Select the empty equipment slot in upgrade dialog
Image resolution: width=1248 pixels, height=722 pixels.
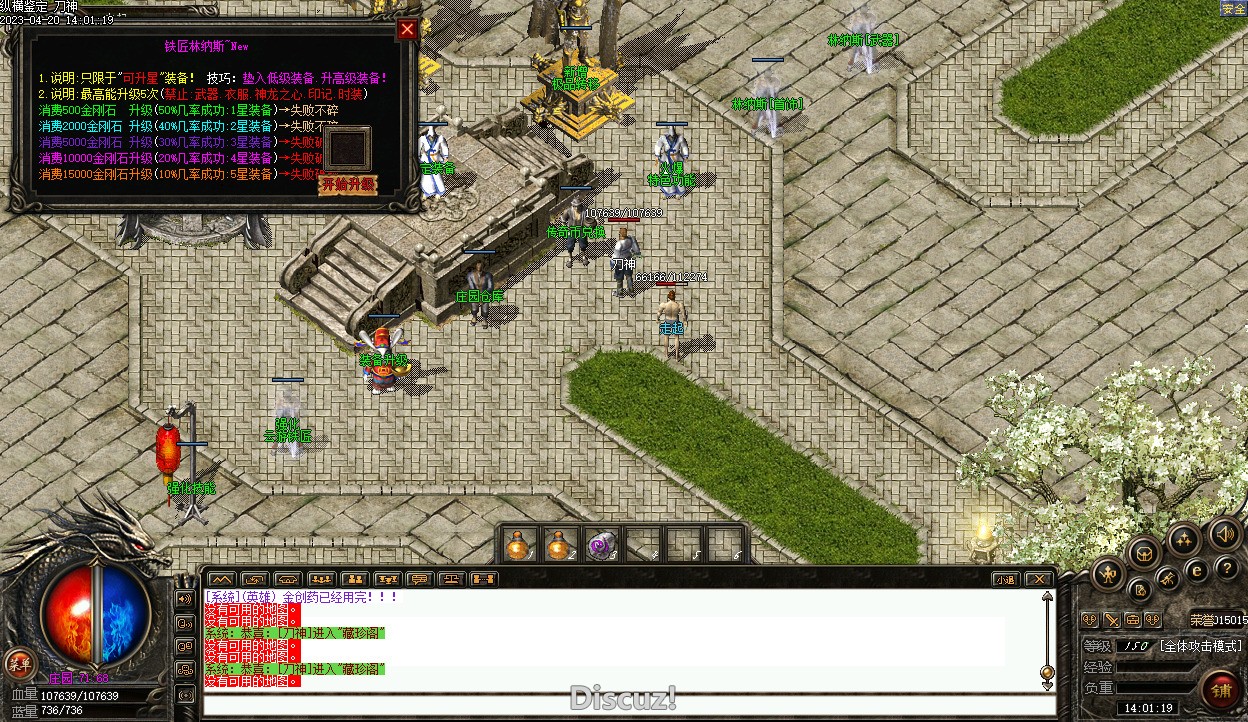point(347,150)
